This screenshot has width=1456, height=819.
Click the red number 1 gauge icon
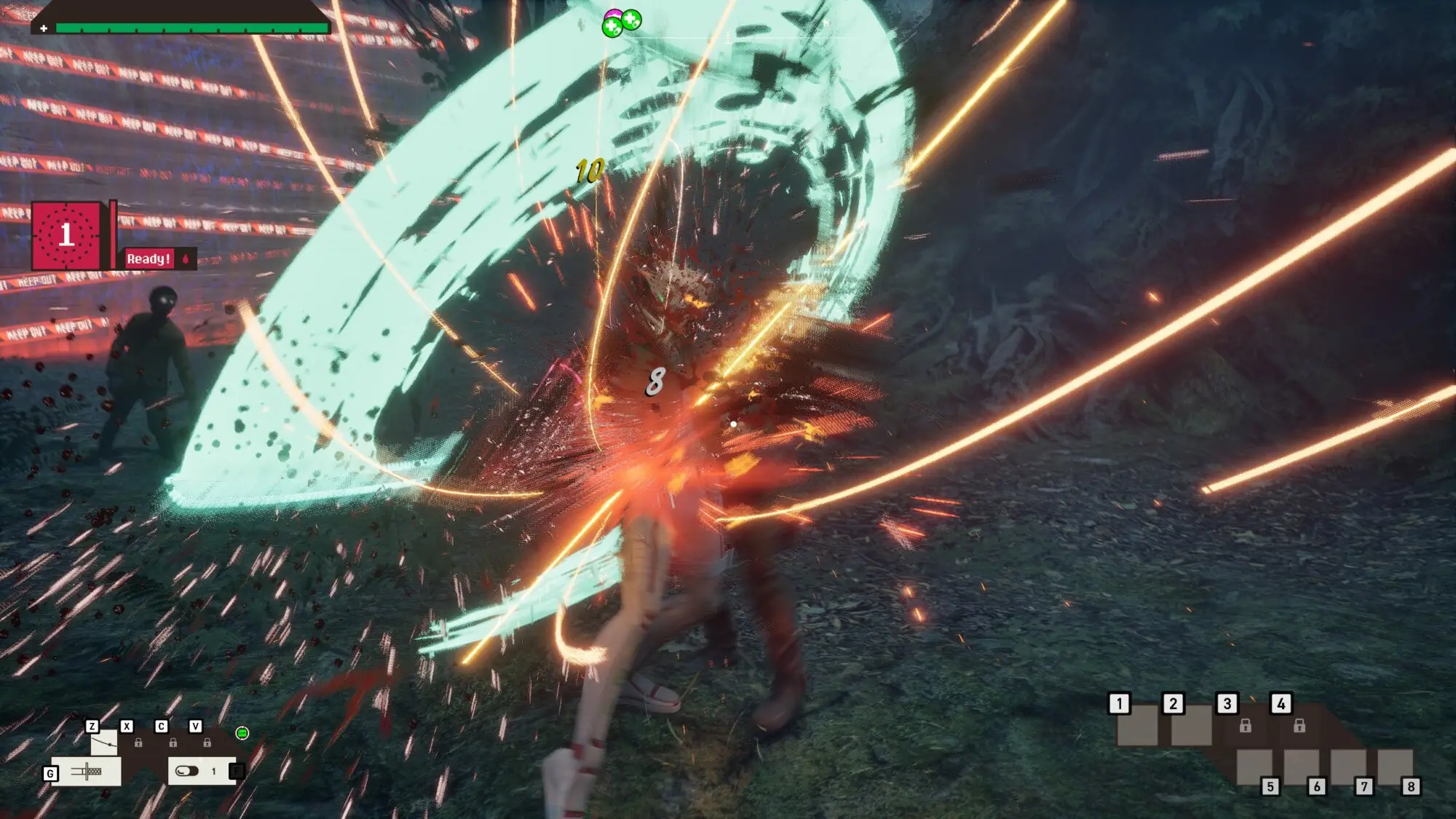click(66, 235)
